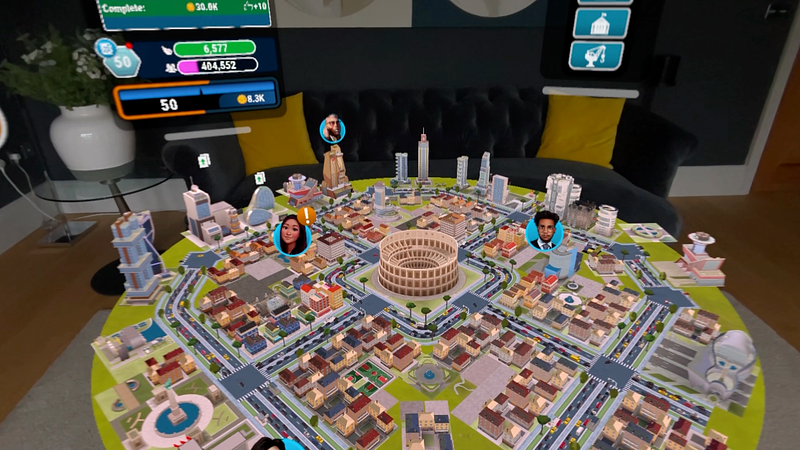Select the flagged building button
Image resolution: width=800 pixels, height=450 pixels.
(600, 22)
